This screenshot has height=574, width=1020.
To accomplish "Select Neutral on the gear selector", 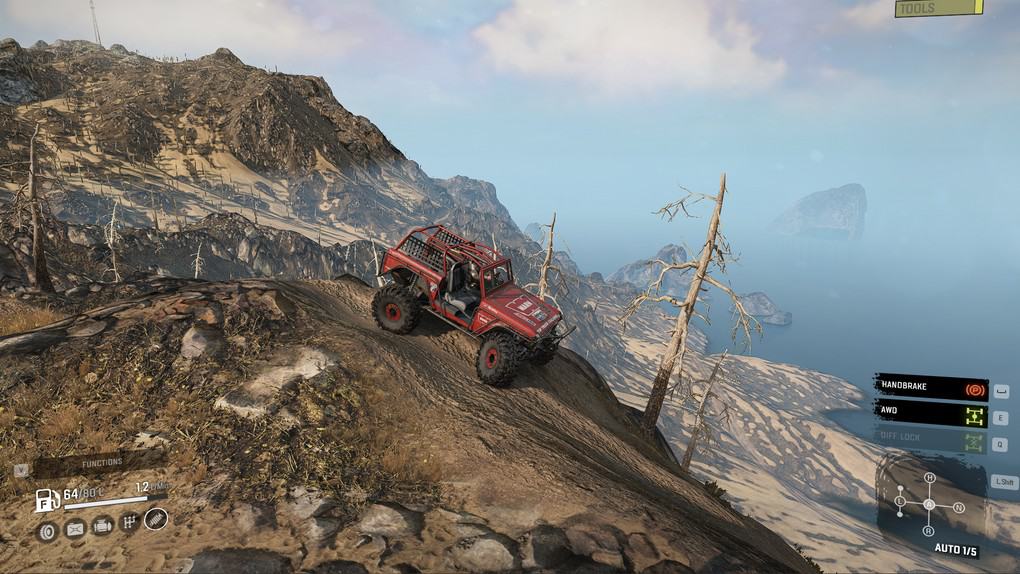I will 960,507.
